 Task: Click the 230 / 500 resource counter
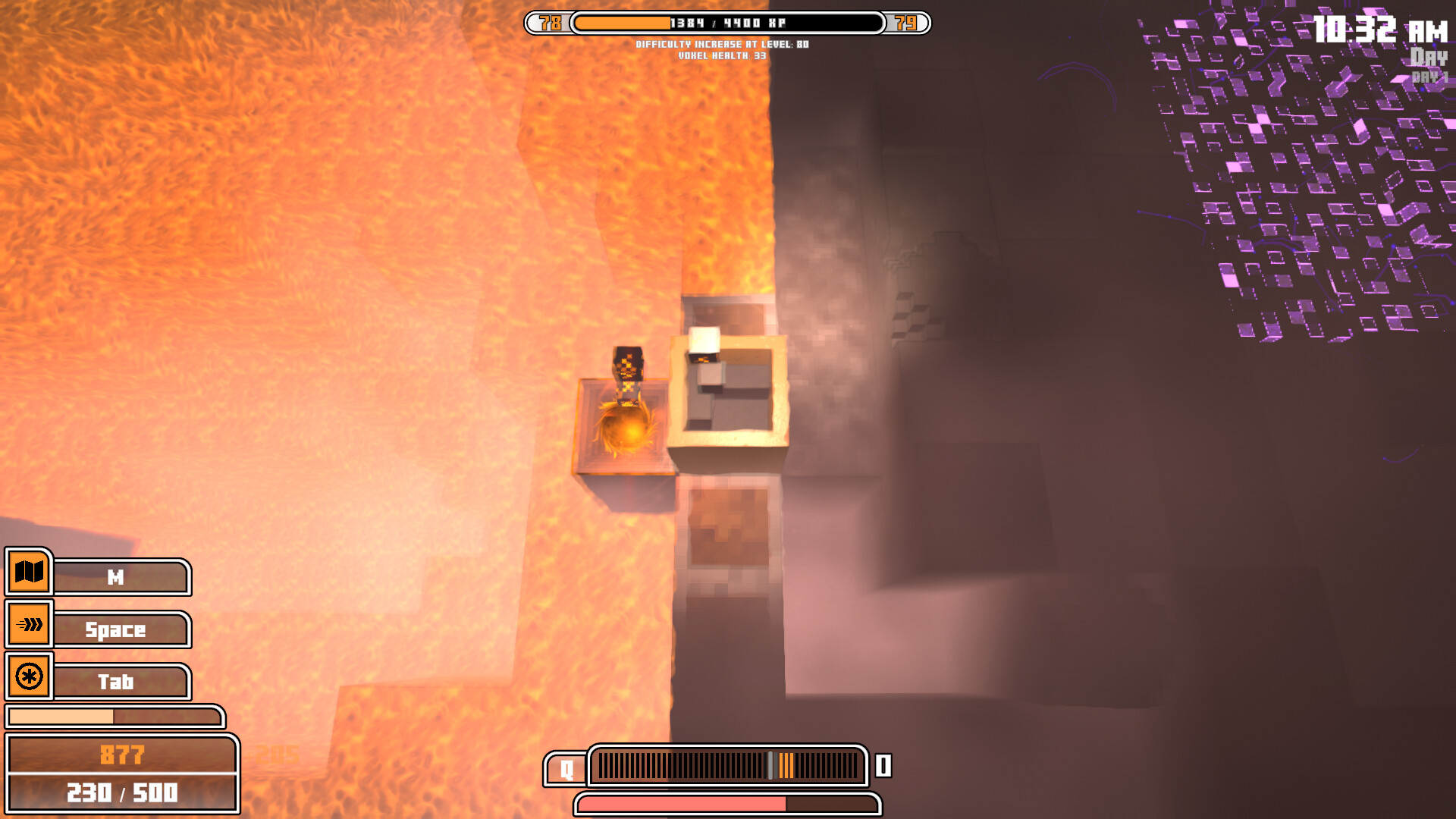click(123, 793)
